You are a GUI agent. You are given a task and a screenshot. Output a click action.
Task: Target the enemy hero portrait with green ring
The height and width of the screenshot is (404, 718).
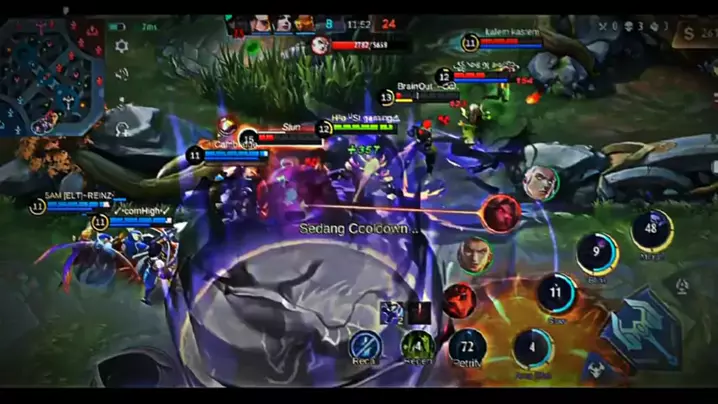pyautogui.click(x=474, y=255)
